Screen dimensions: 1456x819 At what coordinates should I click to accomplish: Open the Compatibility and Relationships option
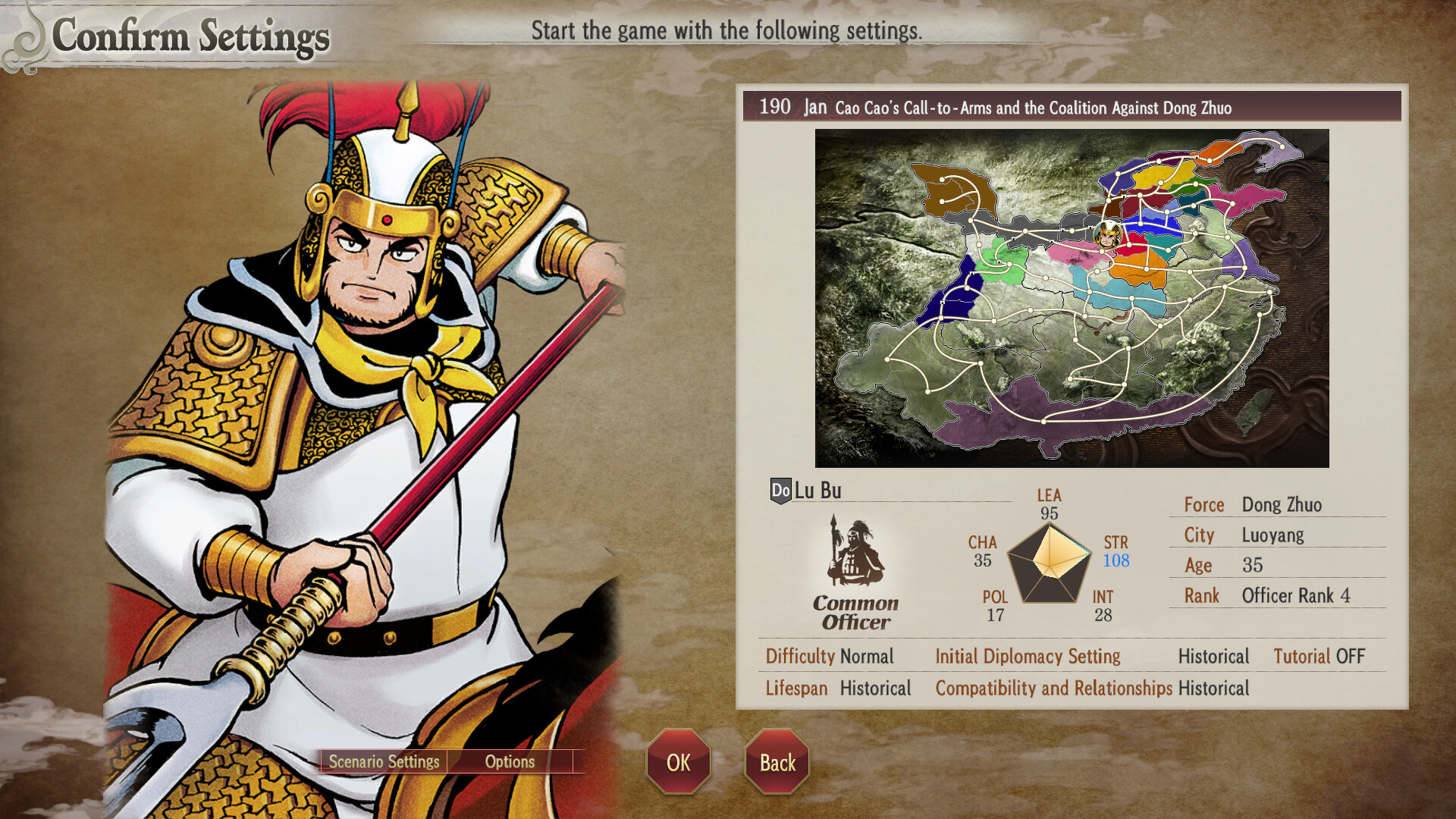(x=1055, y=688)
